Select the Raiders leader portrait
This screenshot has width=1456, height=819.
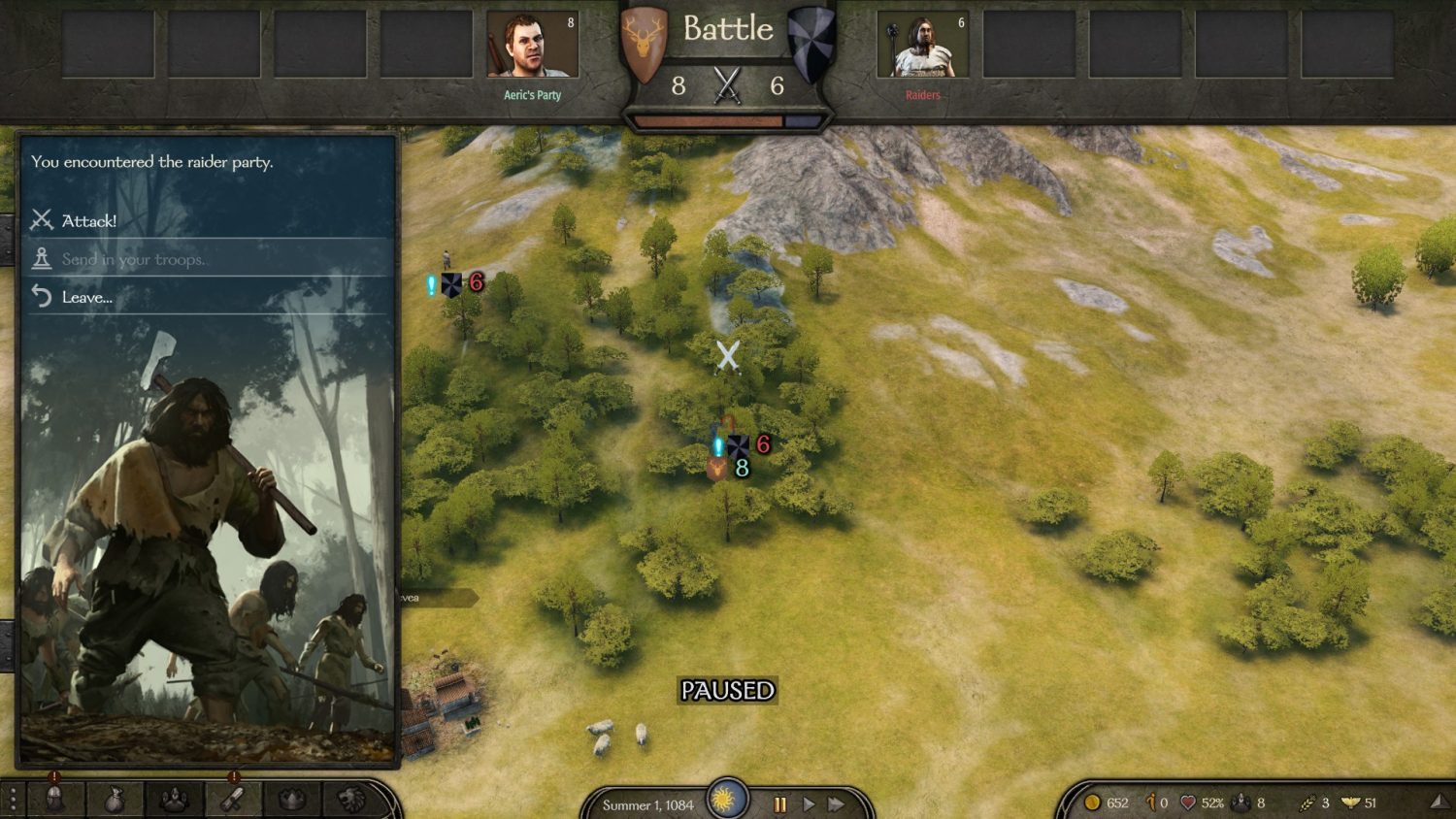pyautogui.click(x=923, y=44)
